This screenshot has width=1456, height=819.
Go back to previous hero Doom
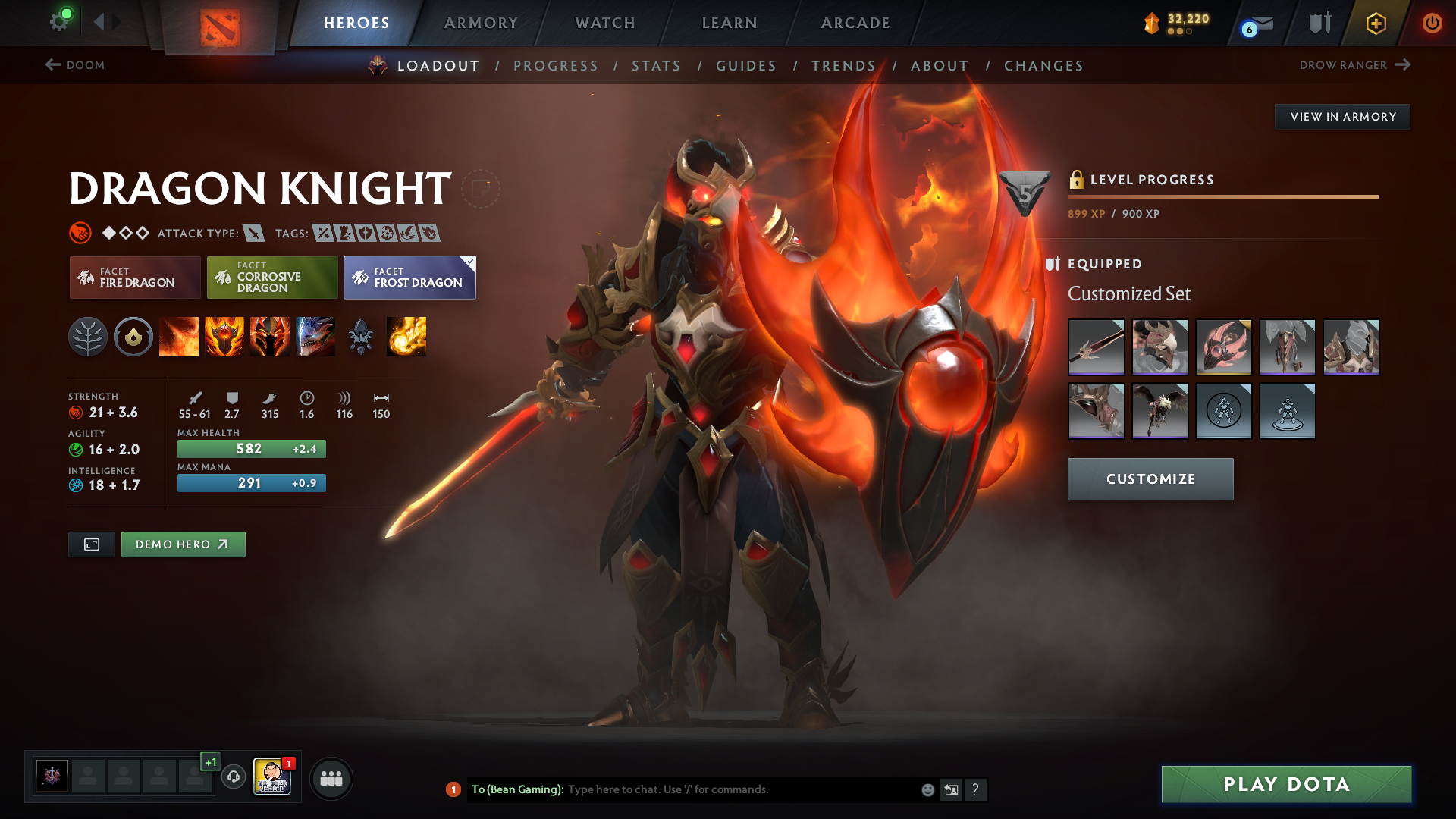pyautogui.click(x=75, y=65)
